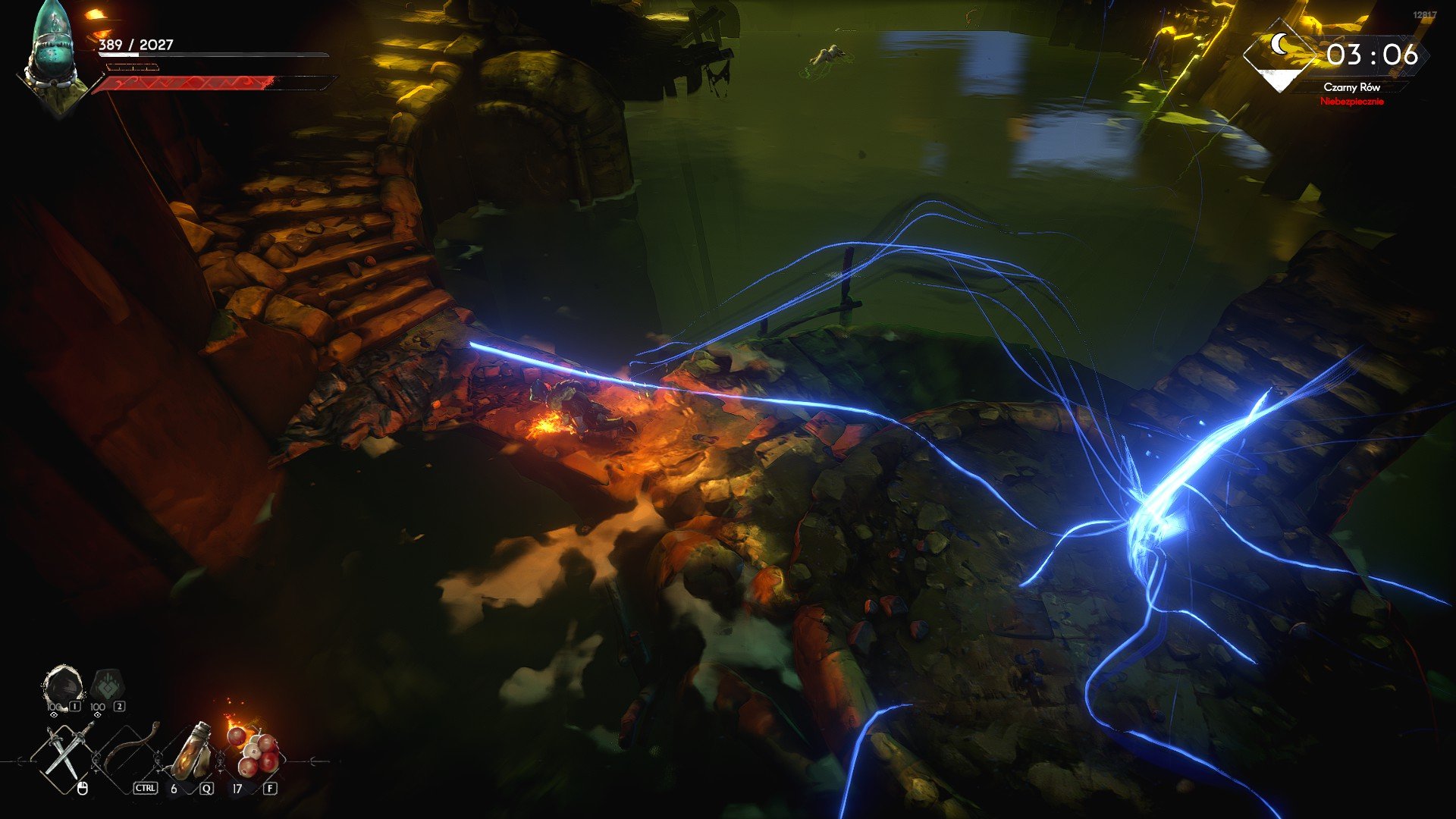
Task: Switch to the bow weapon slot
Action: coord(130,751)
